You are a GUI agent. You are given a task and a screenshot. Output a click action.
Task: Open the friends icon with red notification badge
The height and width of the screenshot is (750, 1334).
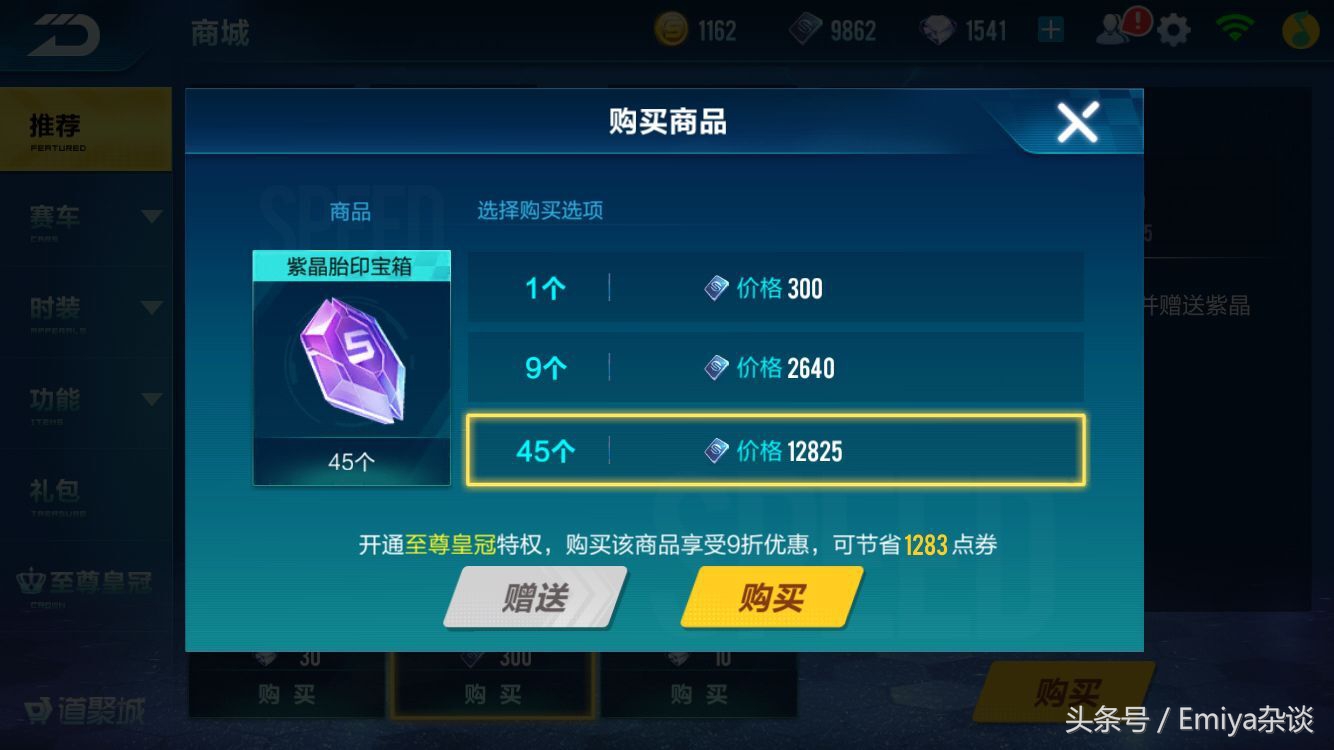point(1117,29)
